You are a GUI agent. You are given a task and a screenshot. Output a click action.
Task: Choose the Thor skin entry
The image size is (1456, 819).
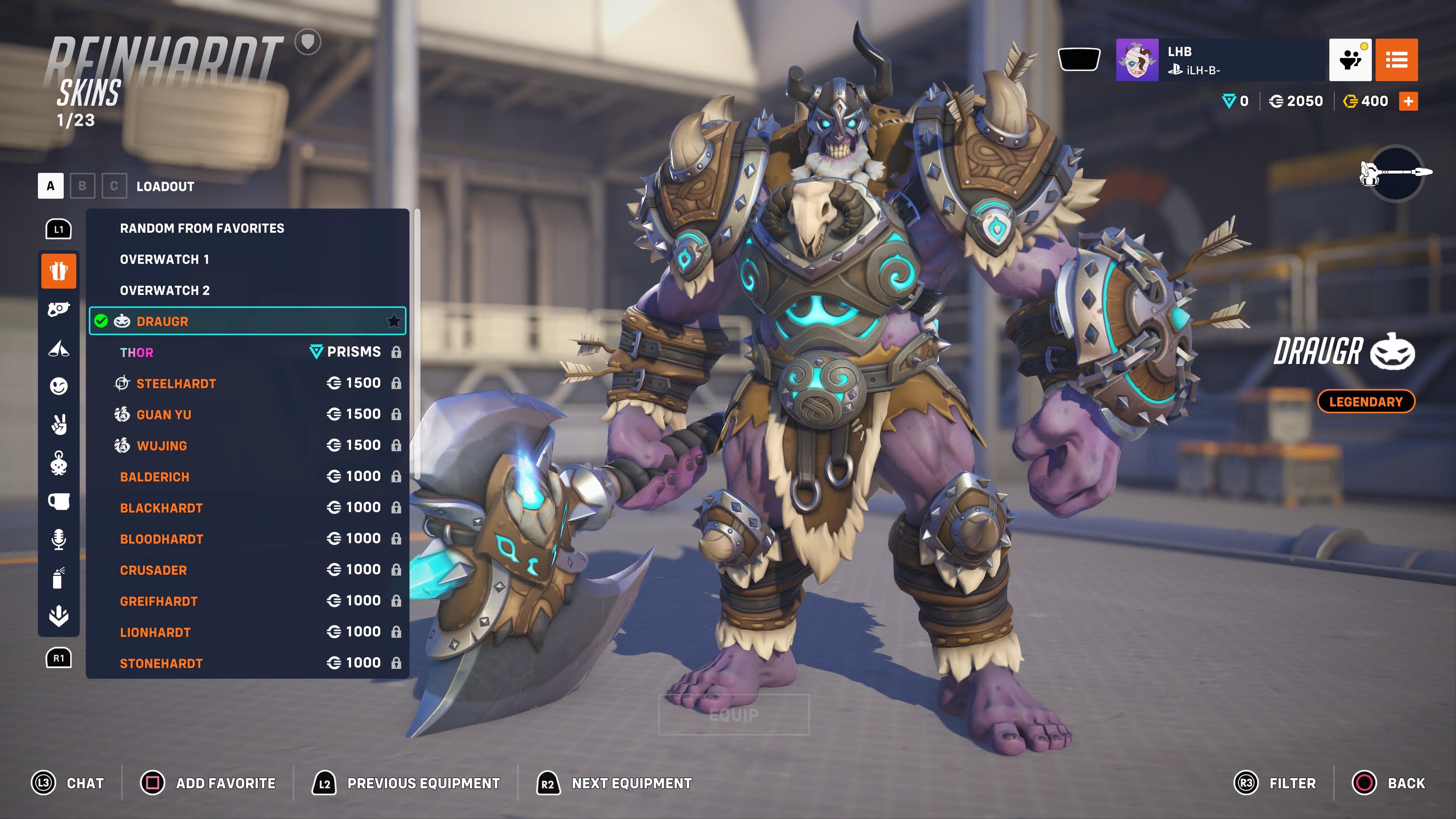(x=247, y=352)
